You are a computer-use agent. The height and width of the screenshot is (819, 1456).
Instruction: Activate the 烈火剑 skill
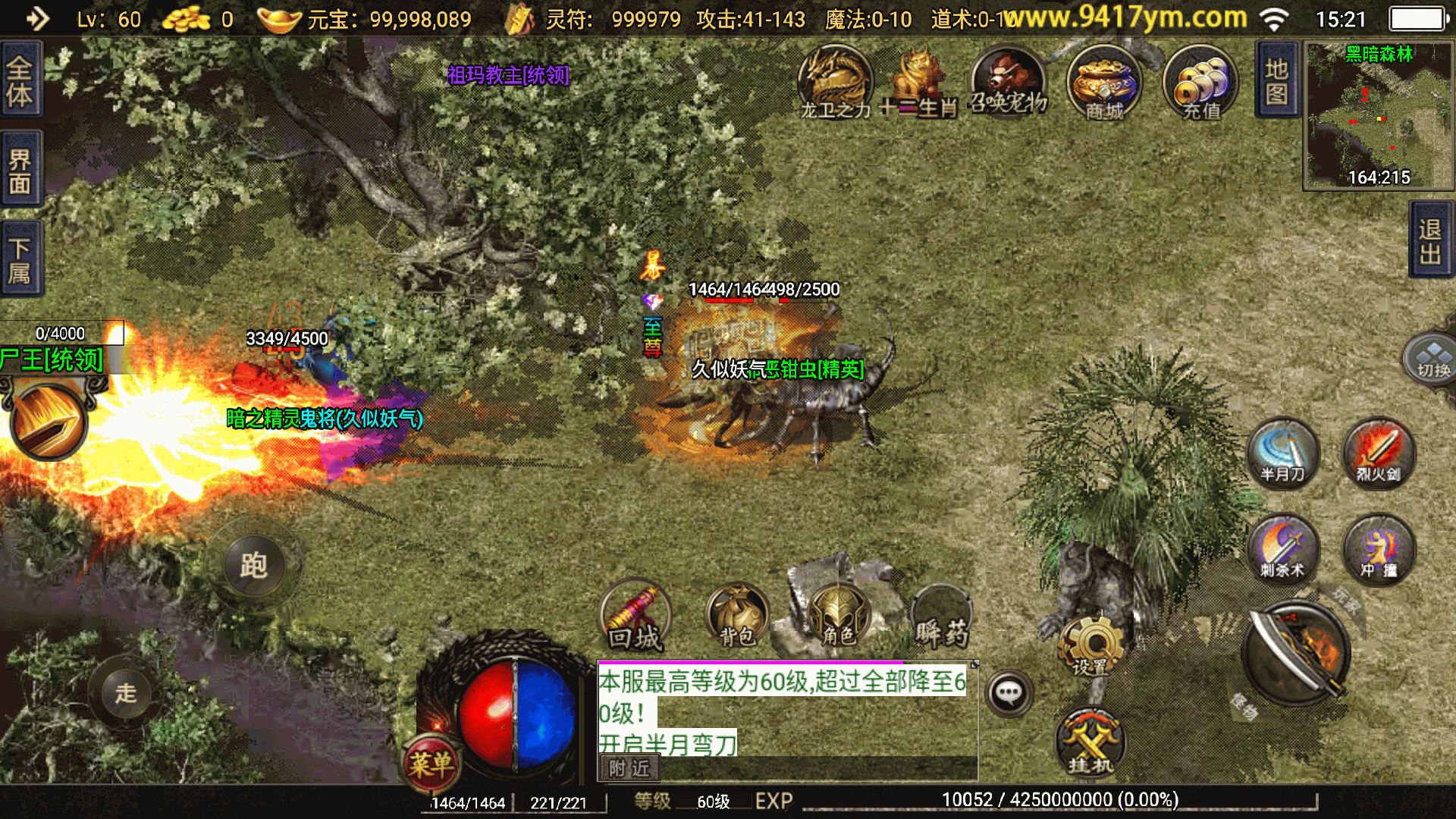pos(1379,453)
